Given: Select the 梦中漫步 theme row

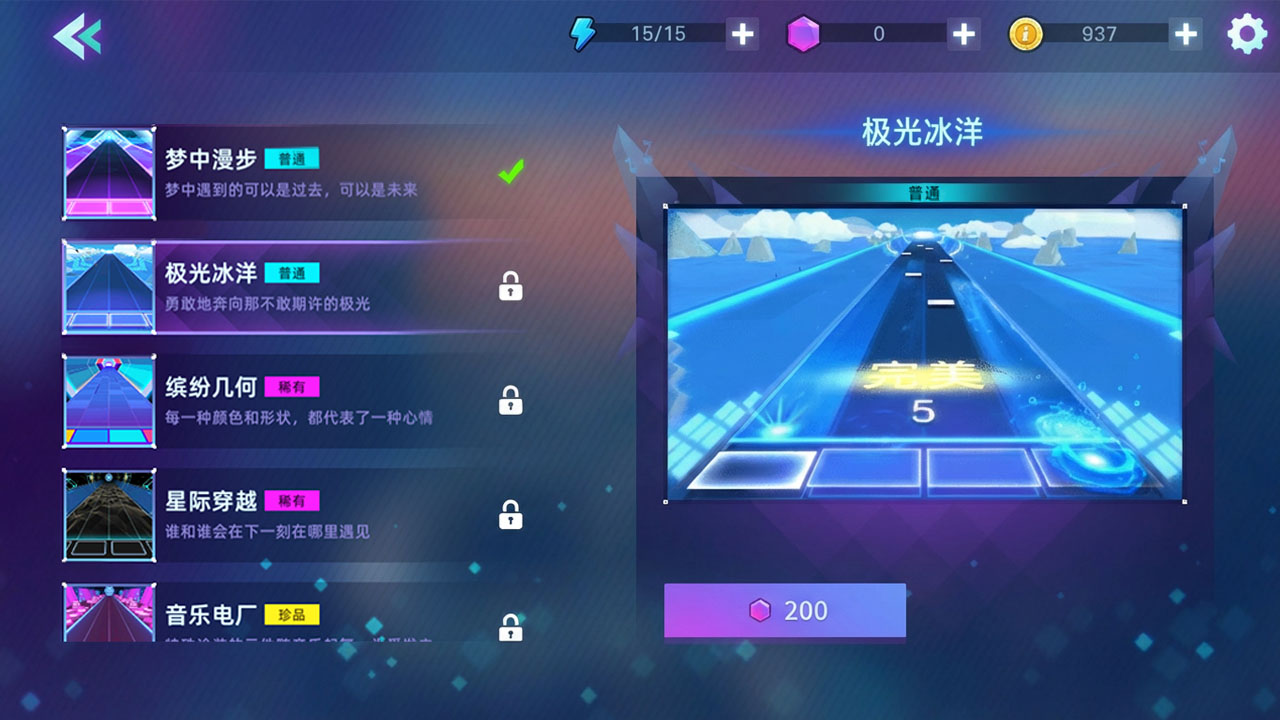Looking at the screenshot, I should pyautogui.click(x=300, y=173).
